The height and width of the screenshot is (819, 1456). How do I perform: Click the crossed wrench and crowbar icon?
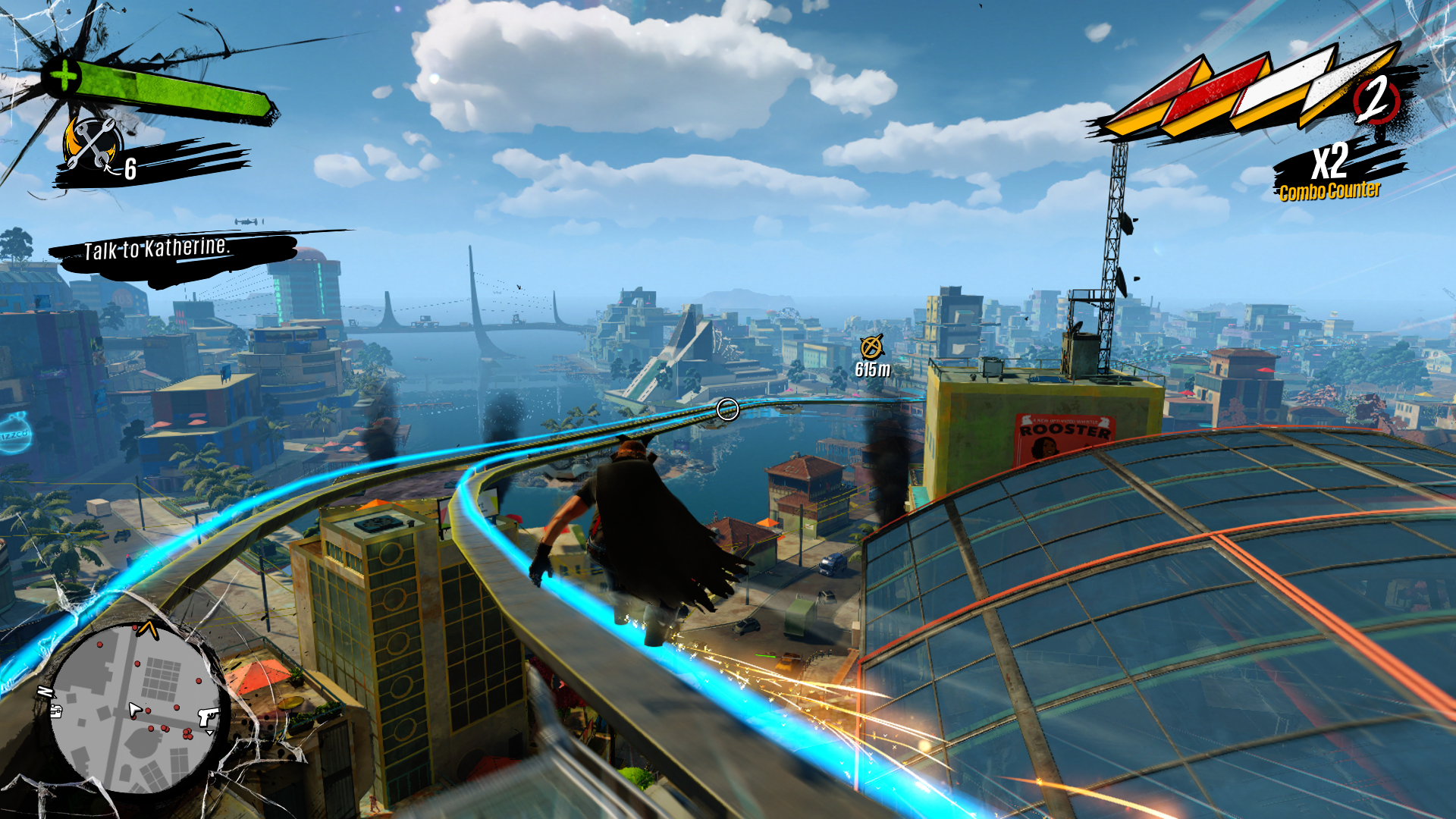coord(93,143)
